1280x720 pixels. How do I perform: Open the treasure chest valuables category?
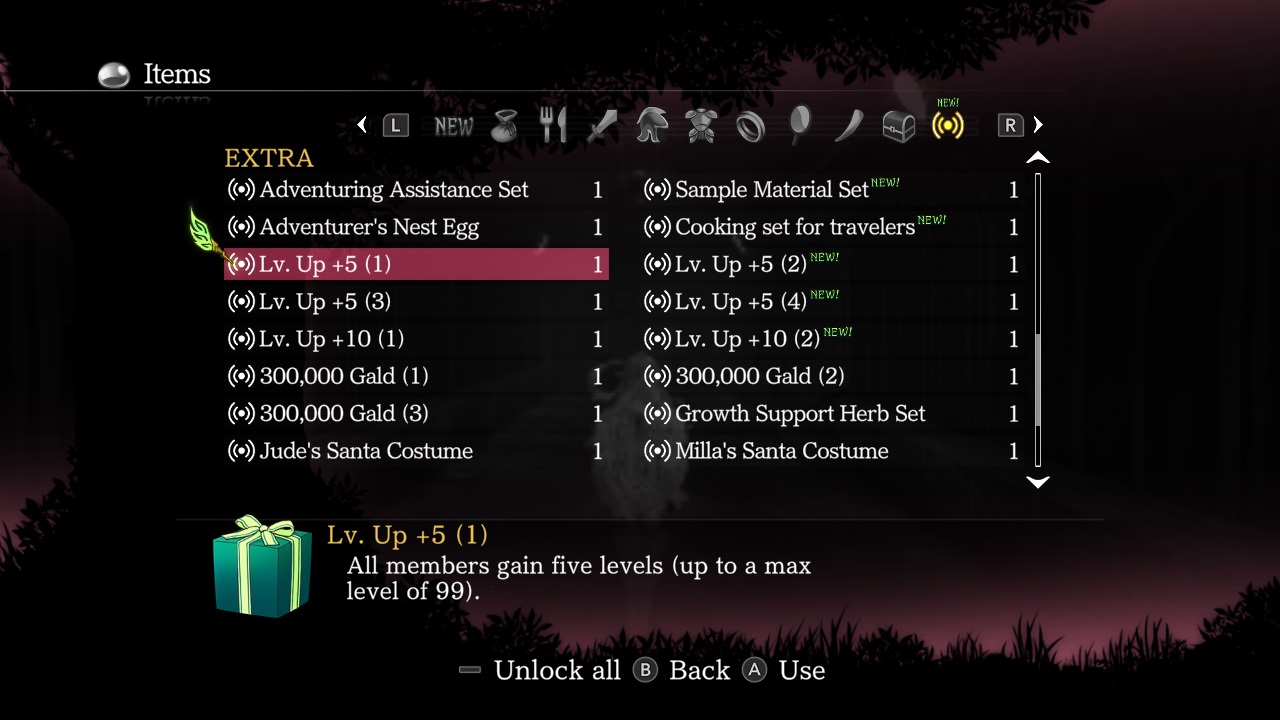[x=898, y=125]
